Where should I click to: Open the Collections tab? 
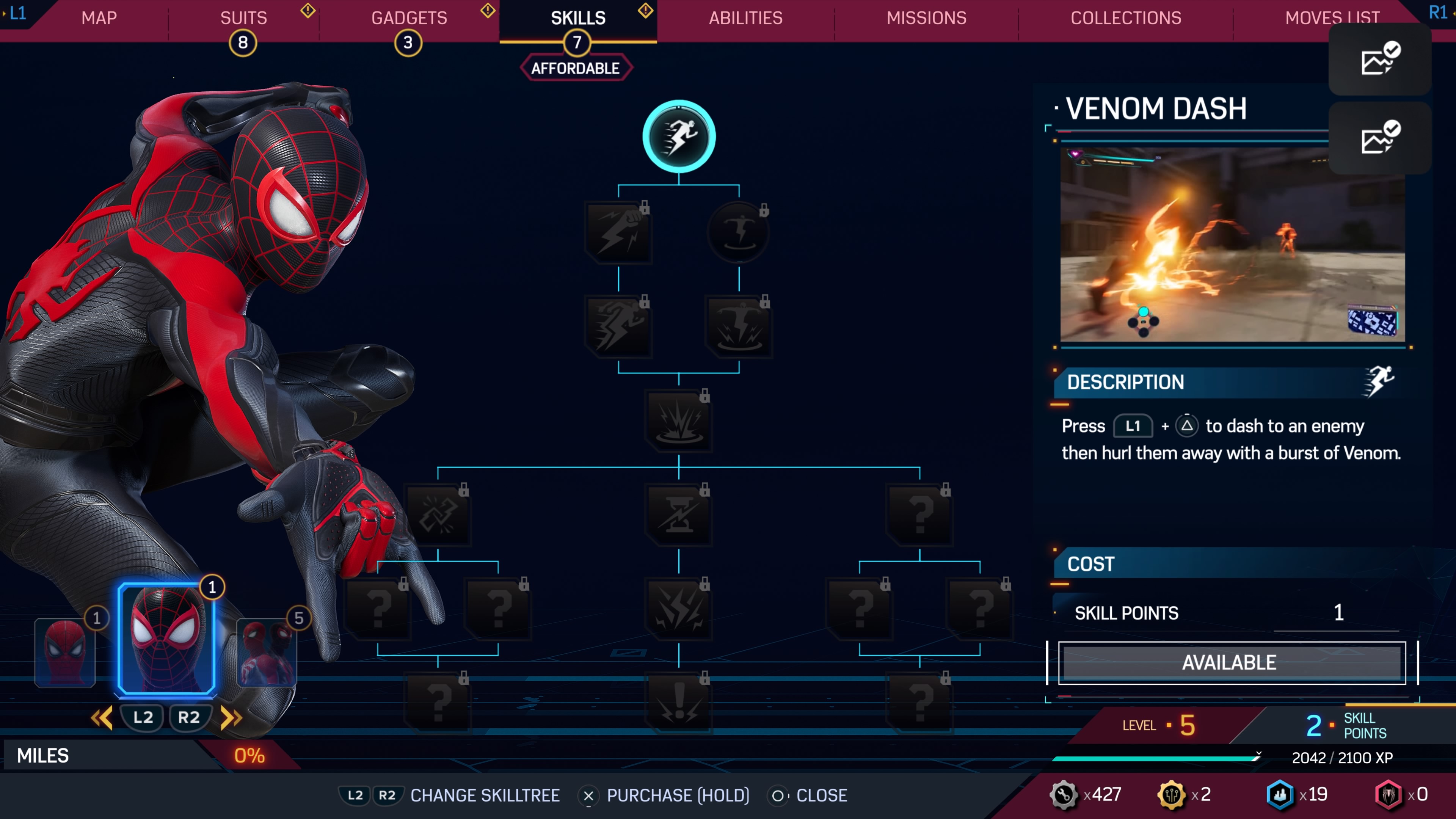1125,18
